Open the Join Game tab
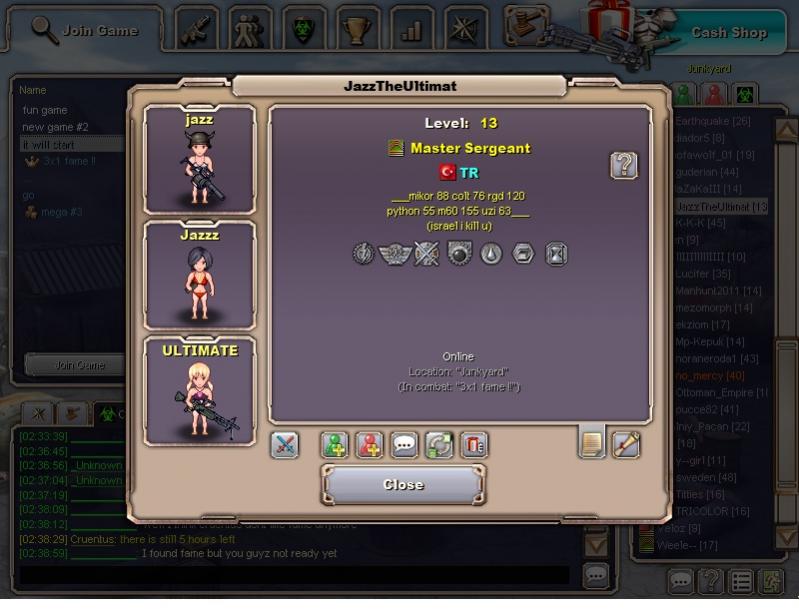 pyautogui.click(x=83, y=30)
